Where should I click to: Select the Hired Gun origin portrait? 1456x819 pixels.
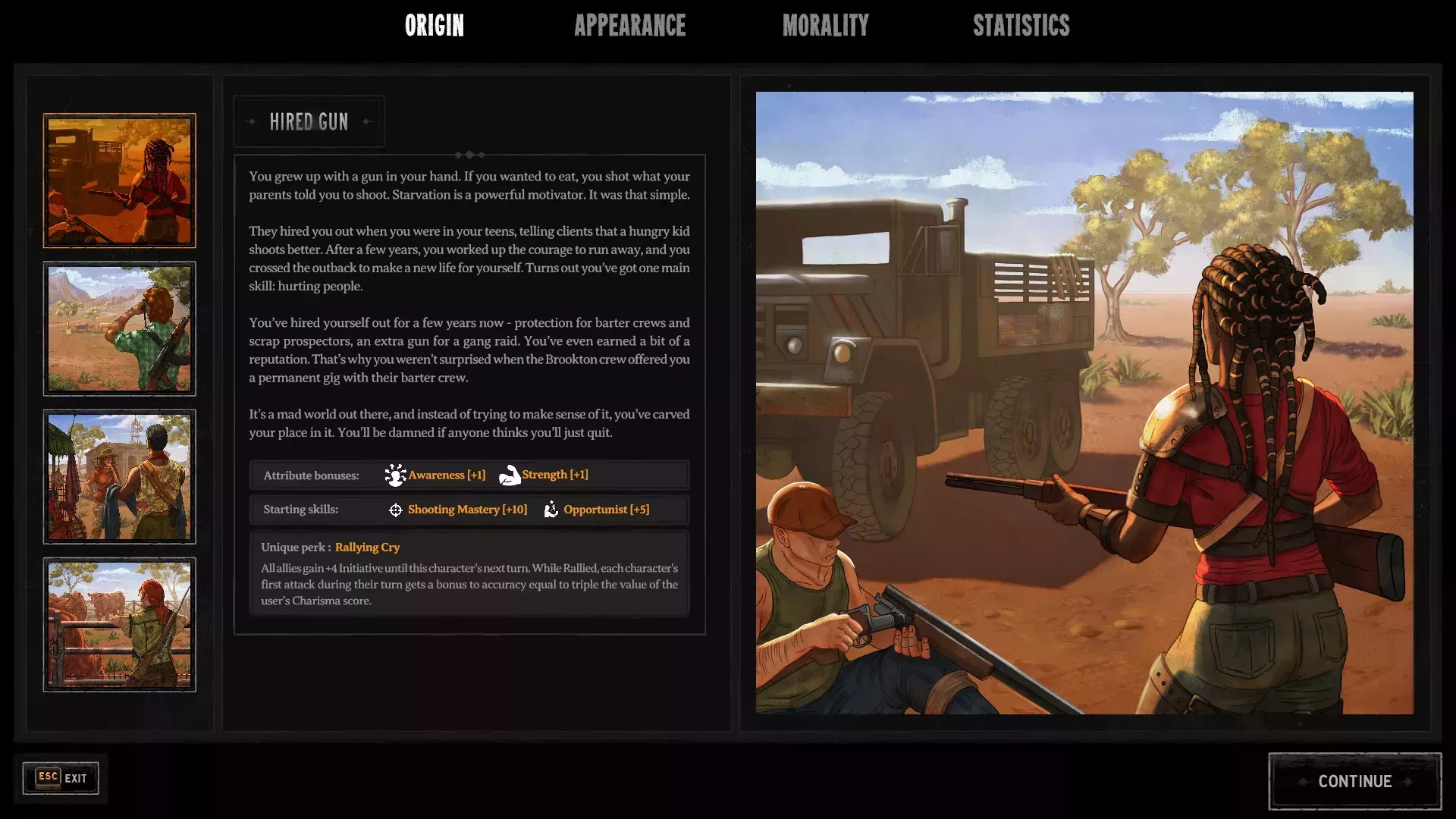(x=119, y=180)
